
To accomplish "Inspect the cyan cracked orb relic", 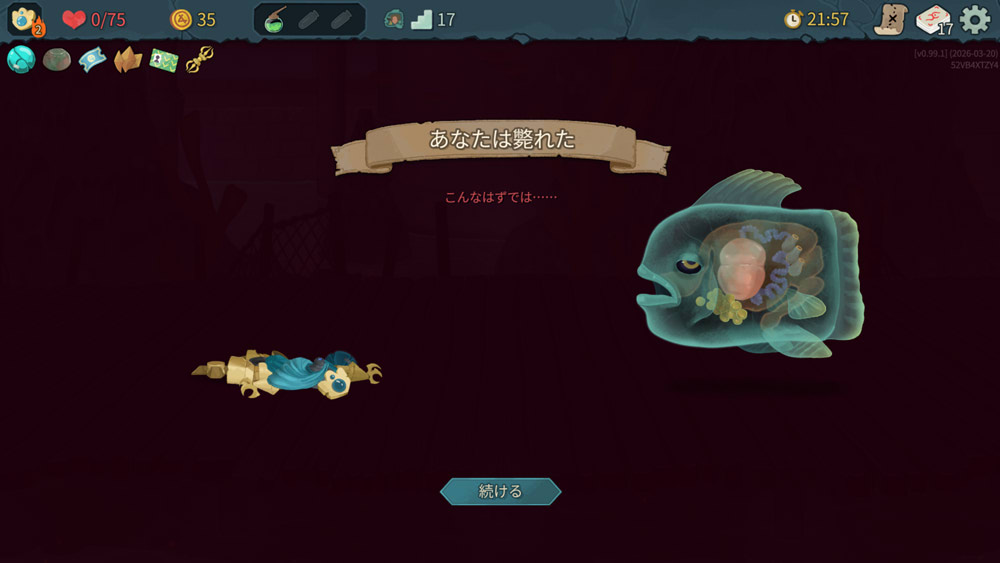I will point(21,60).
